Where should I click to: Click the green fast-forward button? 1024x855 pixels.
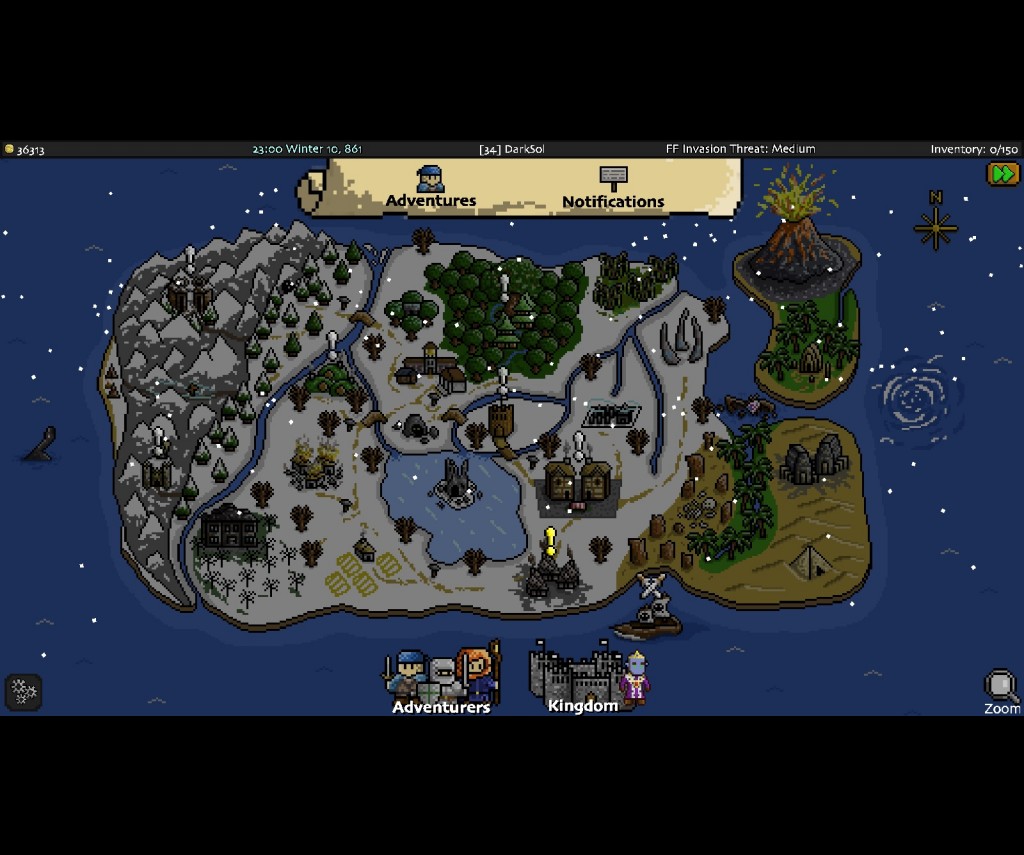(x=1002, y=174)
